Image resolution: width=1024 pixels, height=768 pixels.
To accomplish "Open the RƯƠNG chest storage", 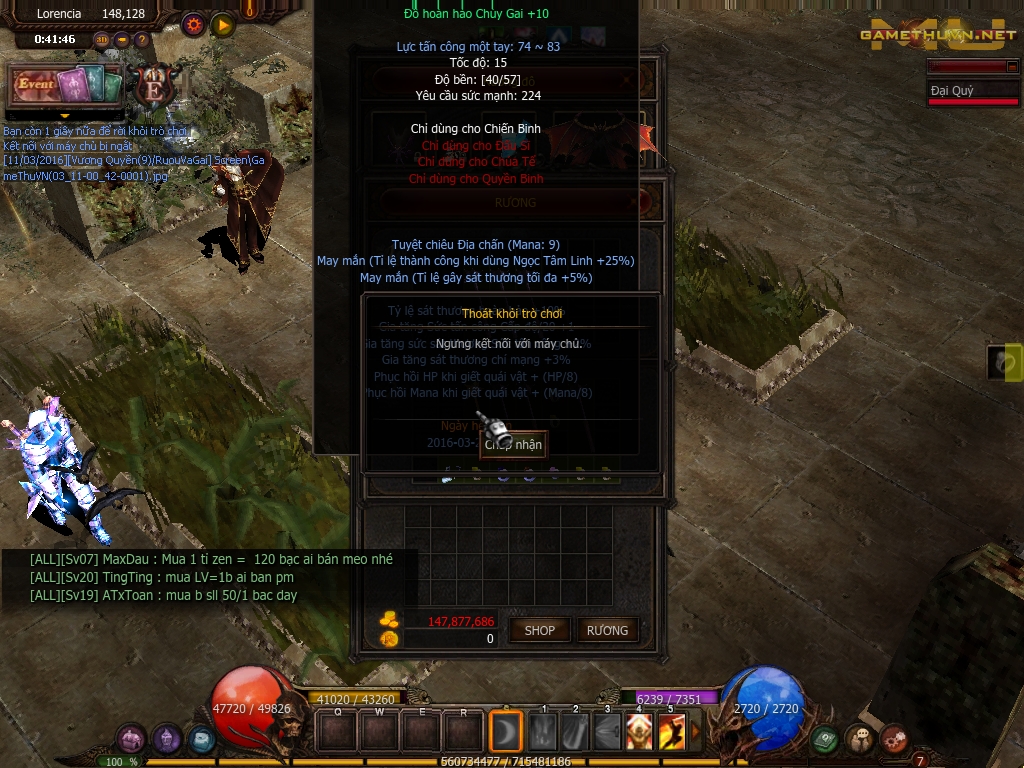I will (x=608, y=630).
